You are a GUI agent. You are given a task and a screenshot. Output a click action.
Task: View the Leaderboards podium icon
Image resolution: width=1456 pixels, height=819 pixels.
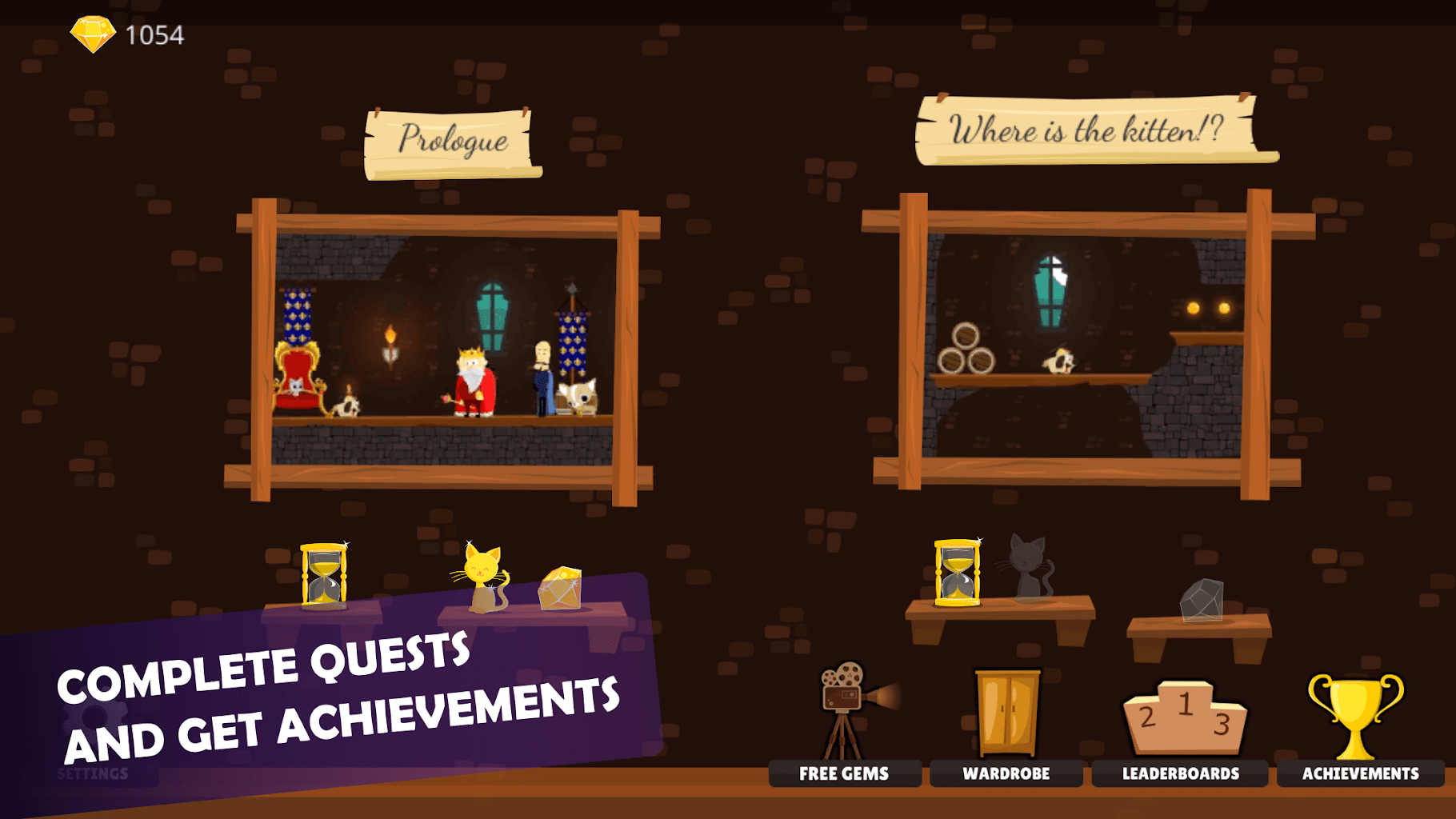(1182, 720)
